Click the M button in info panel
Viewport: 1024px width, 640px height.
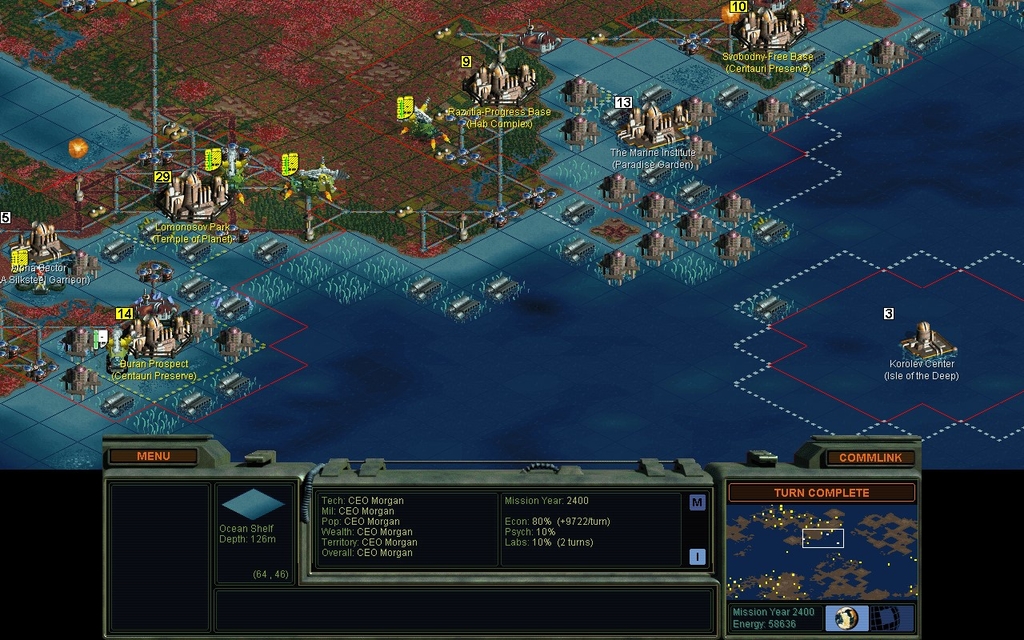click(x=697, y=502)
